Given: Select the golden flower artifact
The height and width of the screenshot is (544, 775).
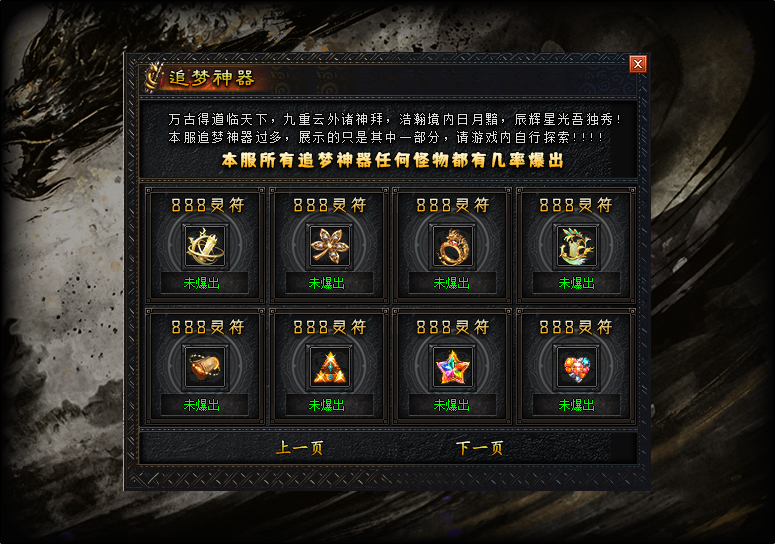Looking at the screenshot, I should pos(328,246).
